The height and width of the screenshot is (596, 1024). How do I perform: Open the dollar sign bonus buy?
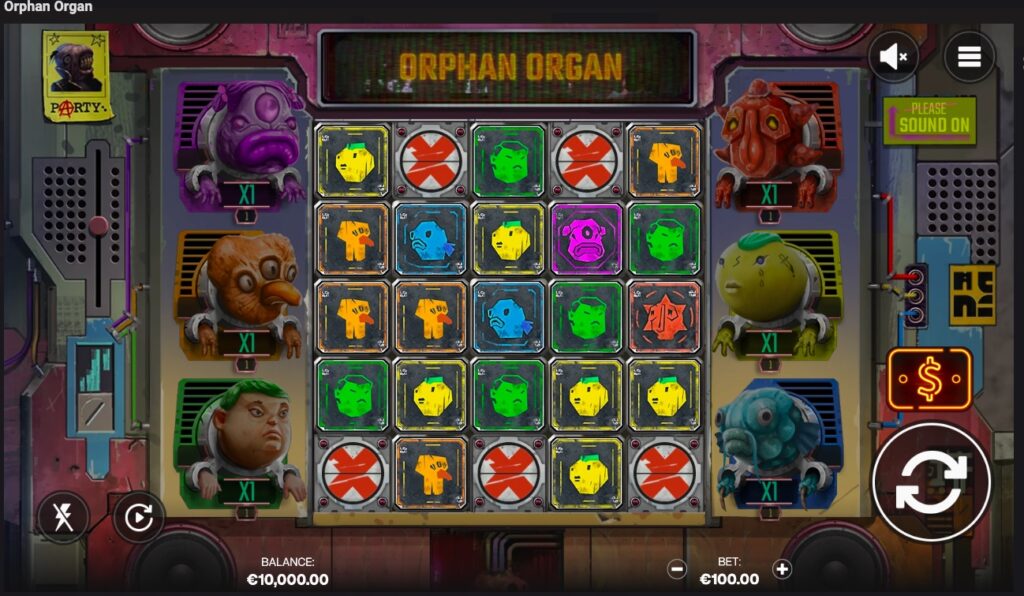click(x=929, y=380)
